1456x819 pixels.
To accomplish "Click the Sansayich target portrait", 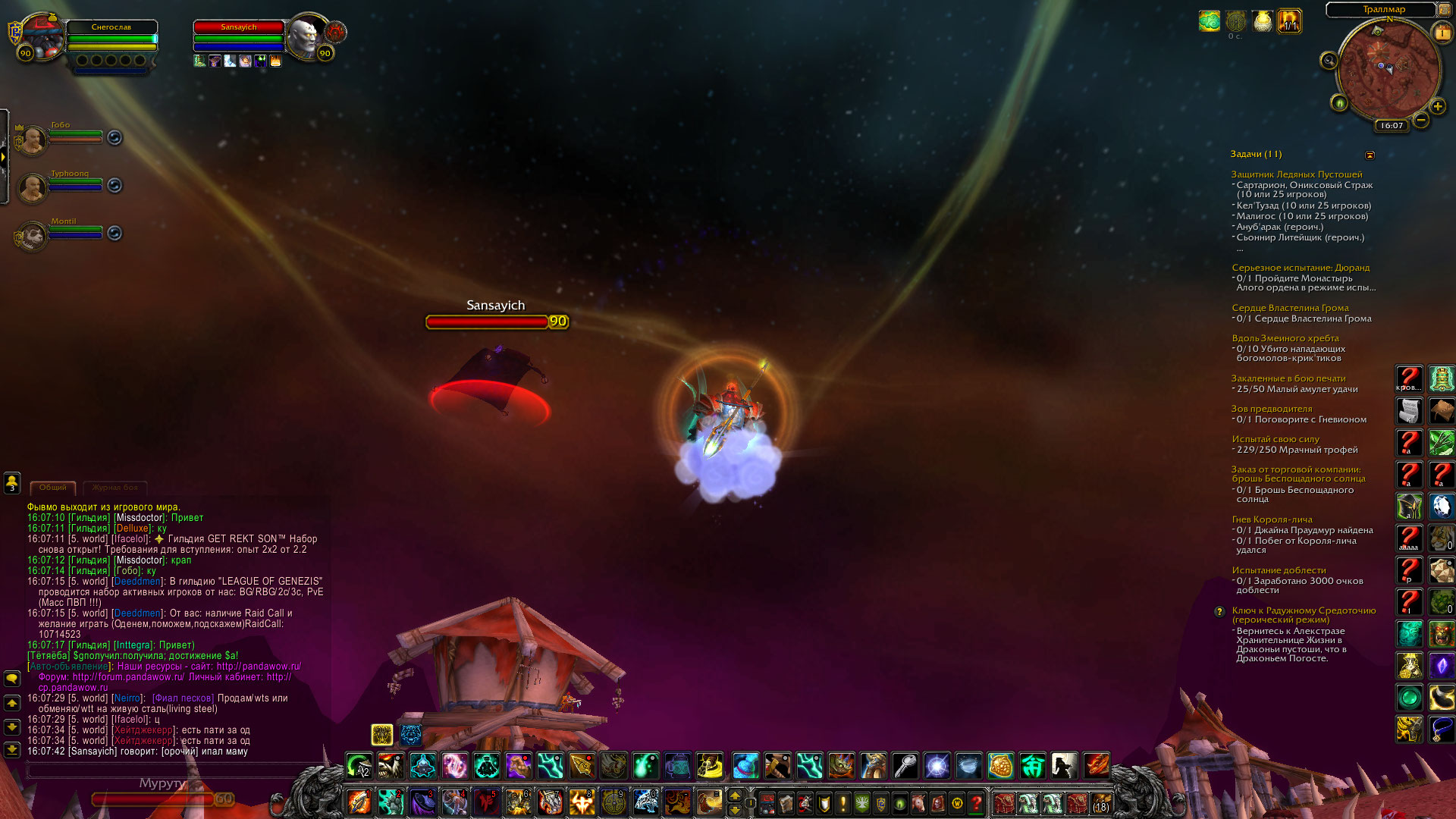I will click(x=308, y=36).
